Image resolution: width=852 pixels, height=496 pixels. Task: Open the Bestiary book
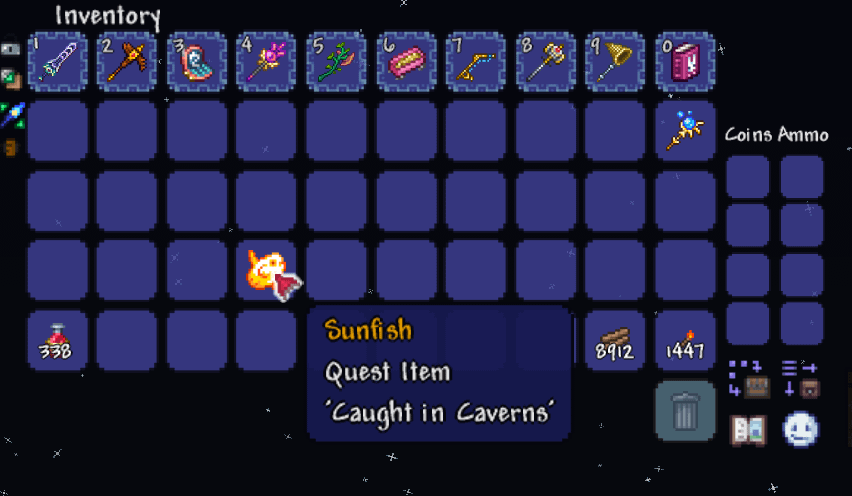(747, 430)
